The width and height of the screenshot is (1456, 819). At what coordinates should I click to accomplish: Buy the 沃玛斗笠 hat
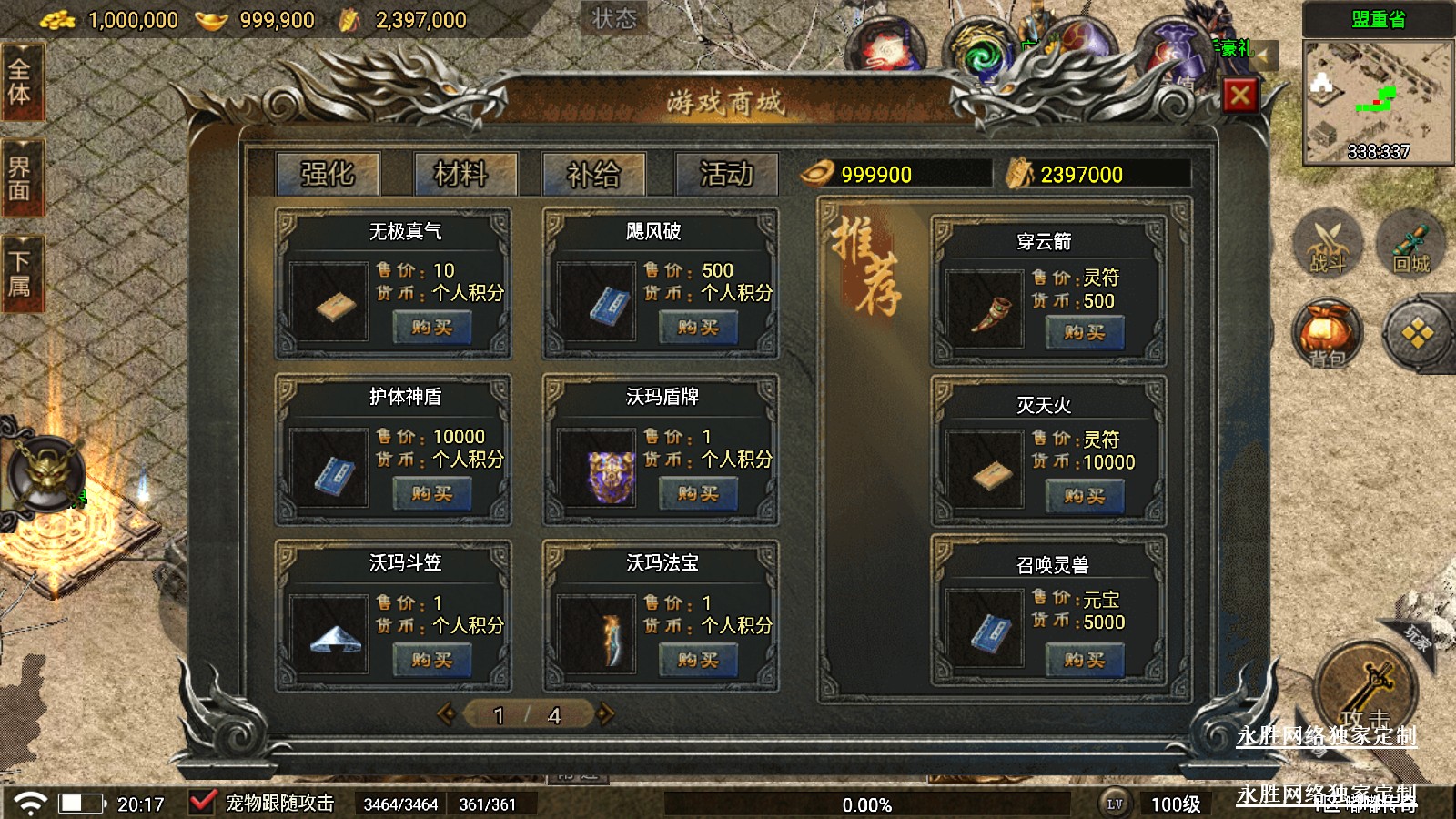(431, 661)
